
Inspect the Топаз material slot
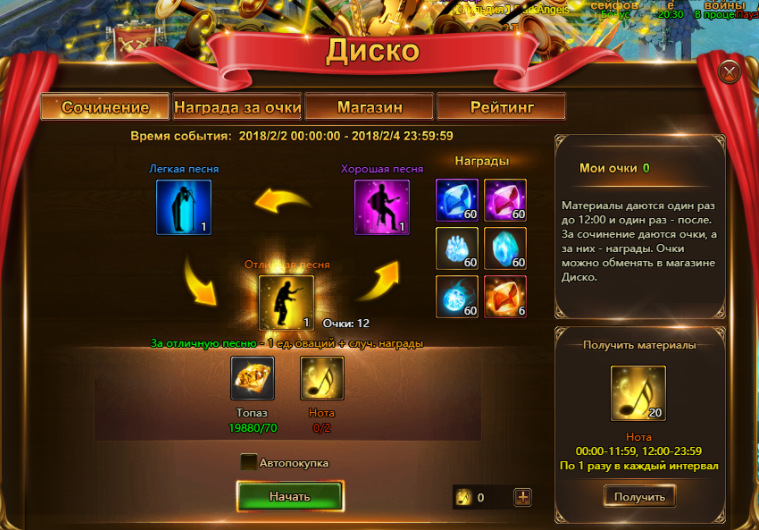pyautogui.click(x=252, y=379)
